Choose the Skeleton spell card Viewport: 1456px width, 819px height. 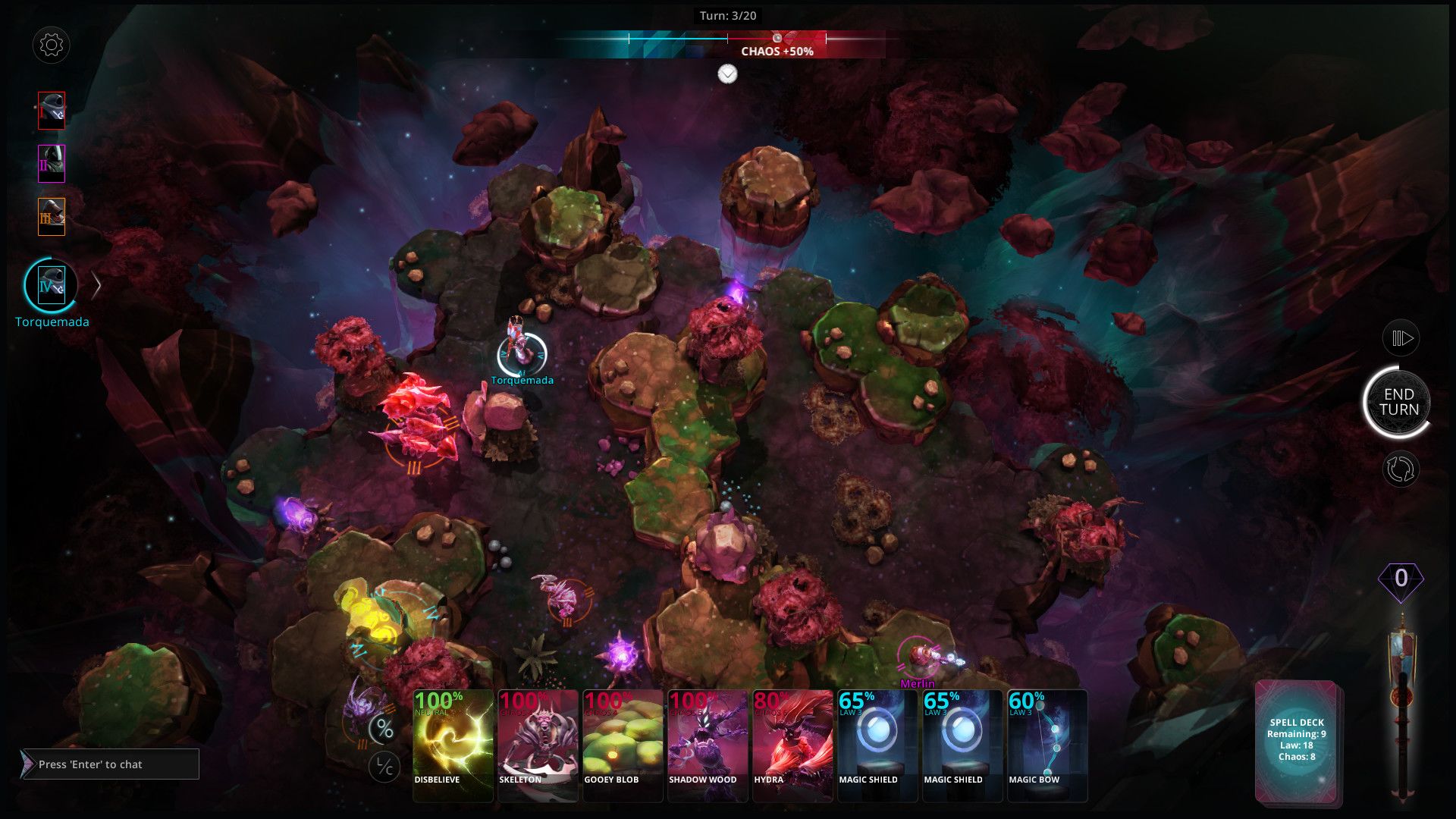[x=538, y=745]
